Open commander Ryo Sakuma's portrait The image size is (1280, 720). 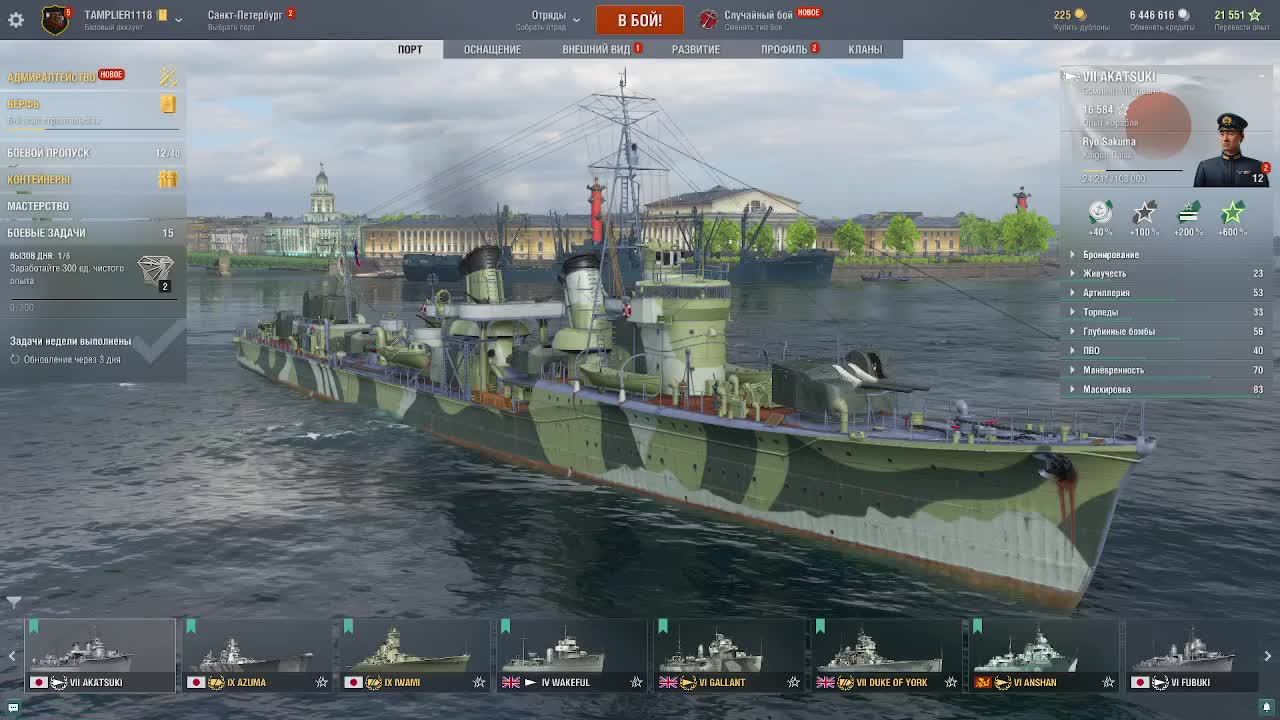1233,150
